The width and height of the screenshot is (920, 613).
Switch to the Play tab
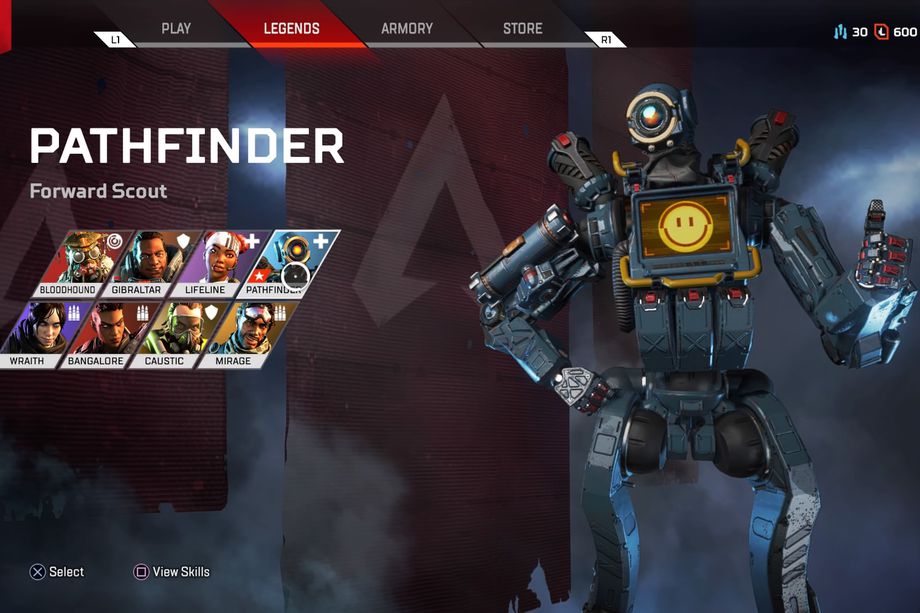[x=176, y=28]
